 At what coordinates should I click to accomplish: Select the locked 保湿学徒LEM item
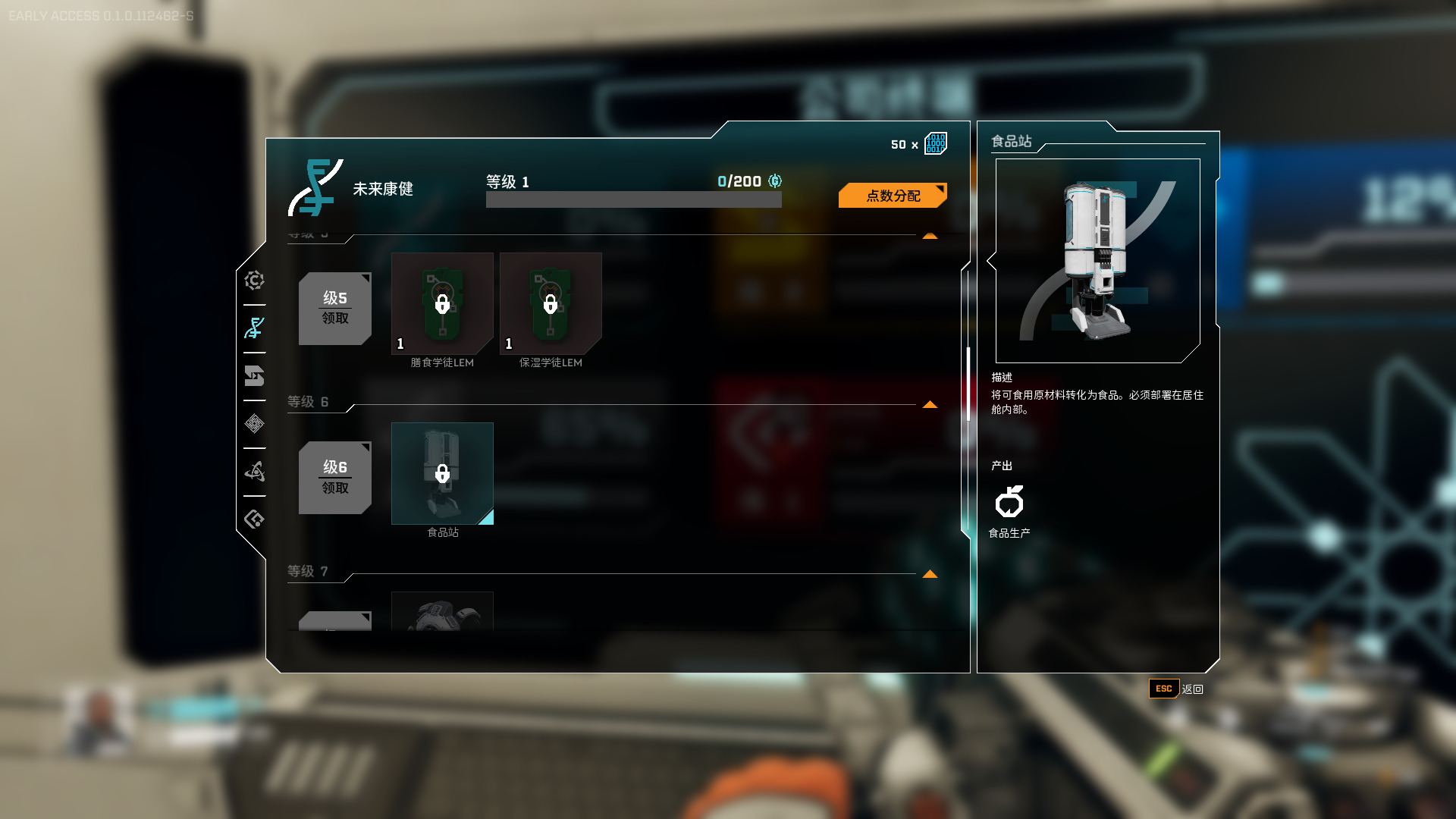(551, 303)
